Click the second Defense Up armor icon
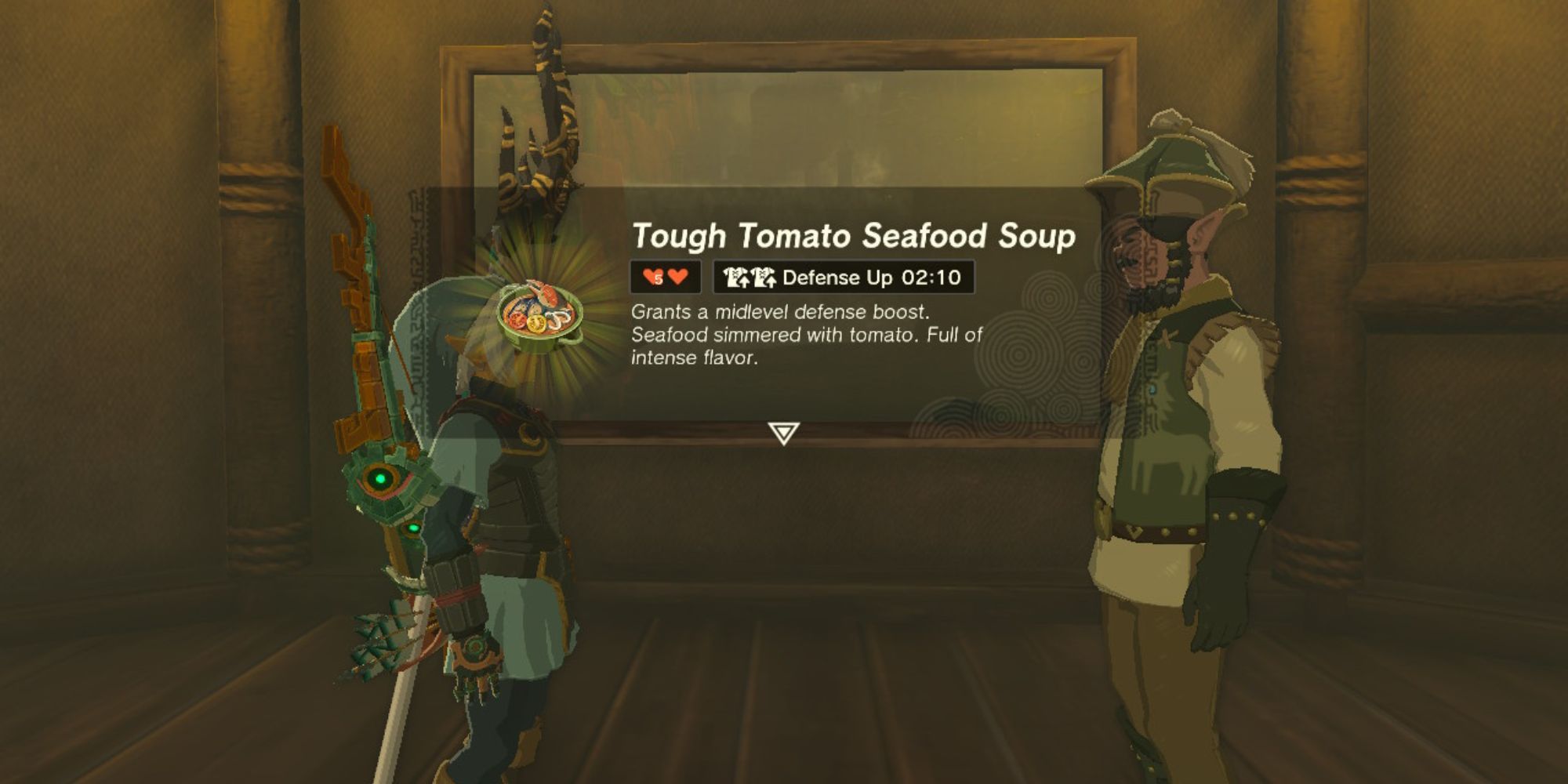 point(765,277)
